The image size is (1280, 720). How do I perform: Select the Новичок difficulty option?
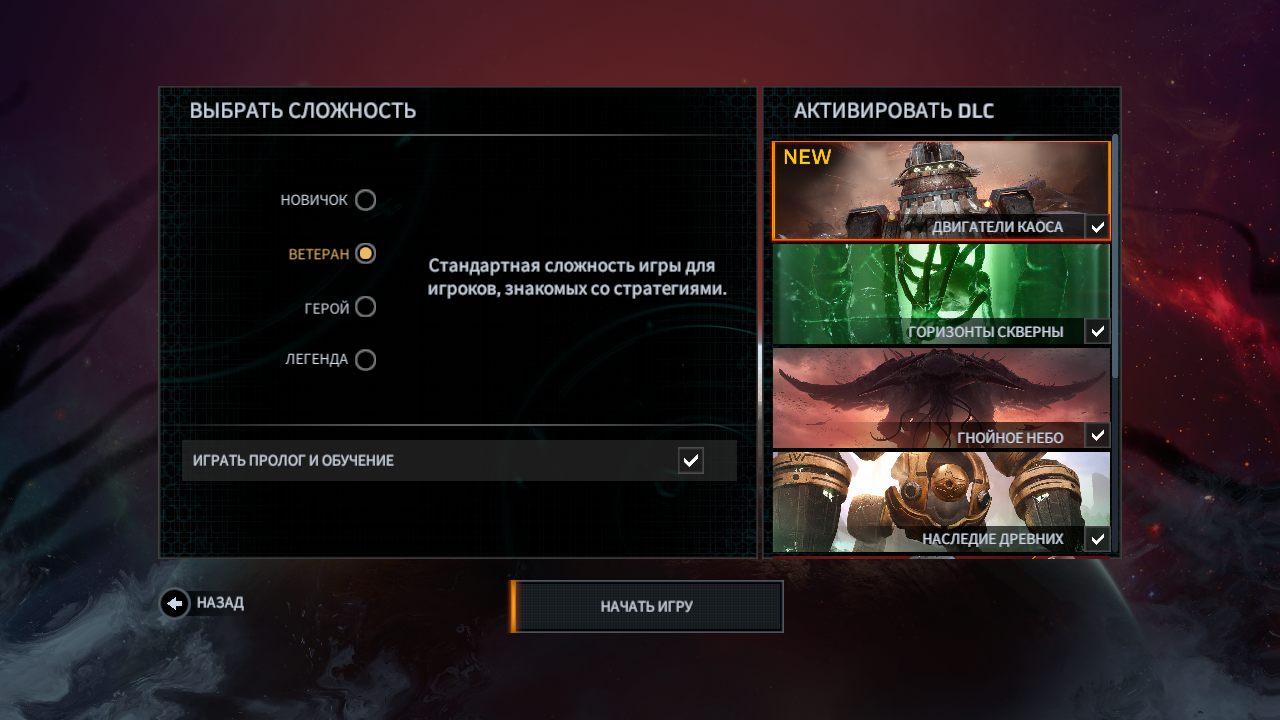point(366,200)
